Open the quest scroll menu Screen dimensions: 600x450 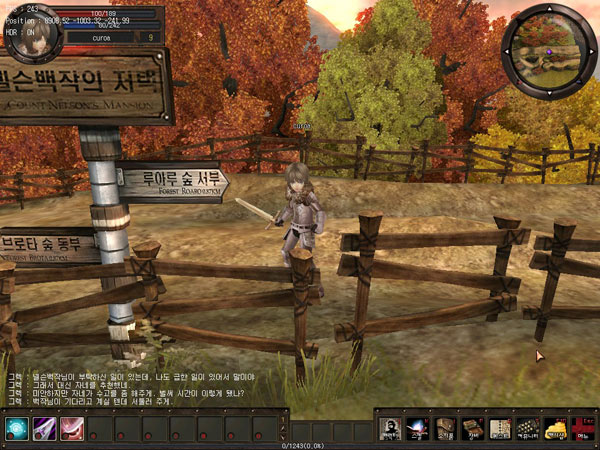[x=499, y=429]
